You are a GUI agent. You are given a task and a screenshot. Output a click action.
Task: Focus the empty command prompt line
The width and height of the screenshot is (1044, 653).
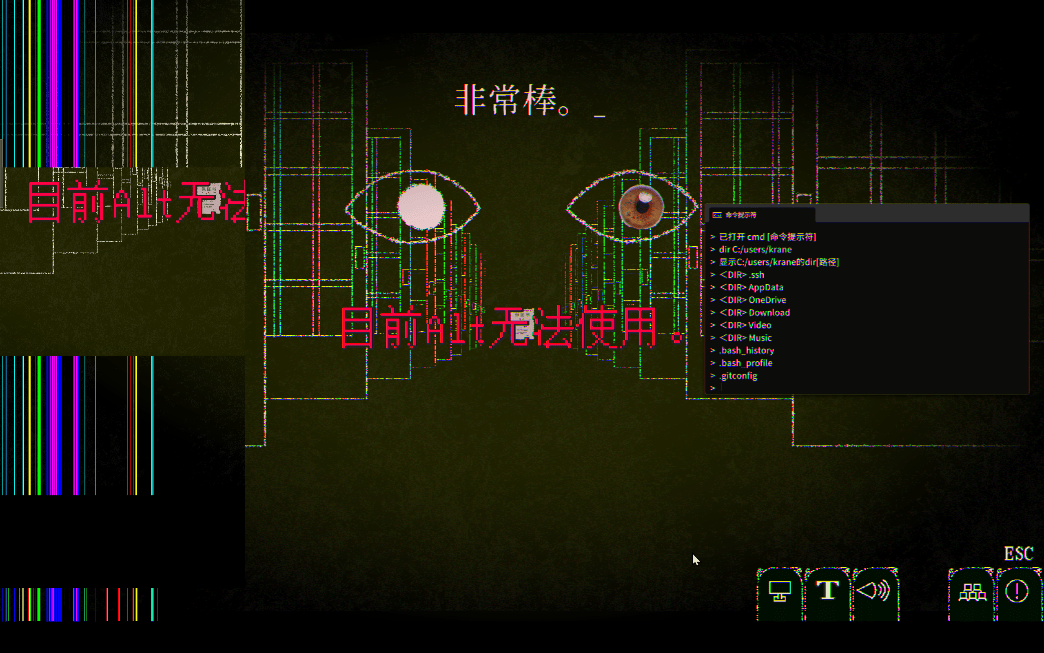[860, 388]
